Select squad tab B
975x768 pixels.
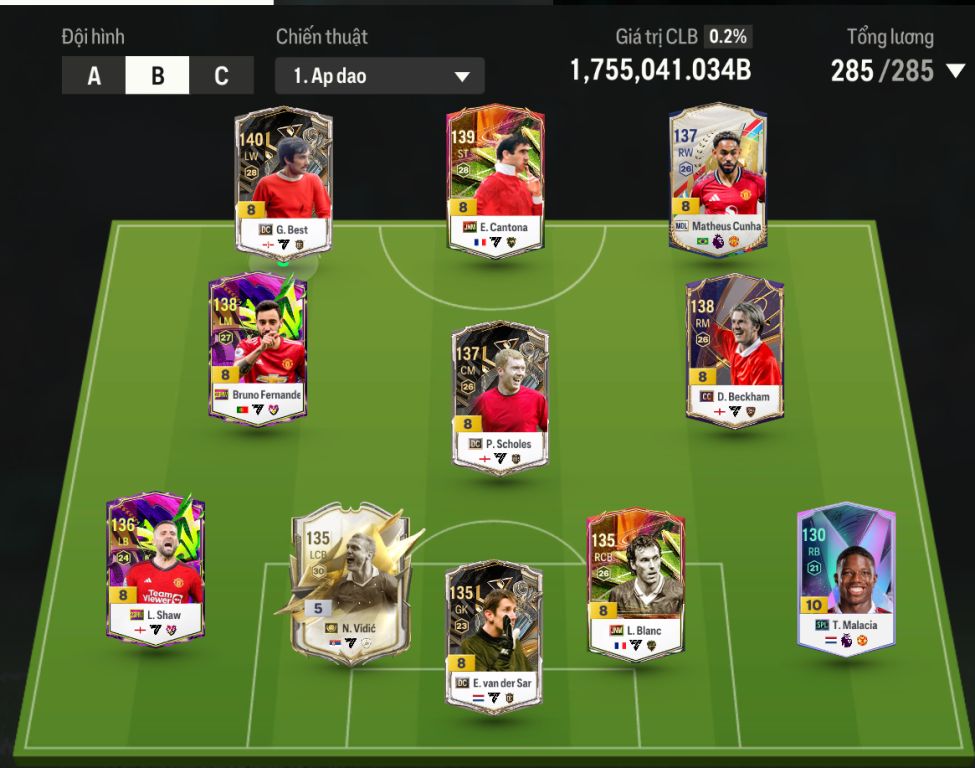click(157, 76)
